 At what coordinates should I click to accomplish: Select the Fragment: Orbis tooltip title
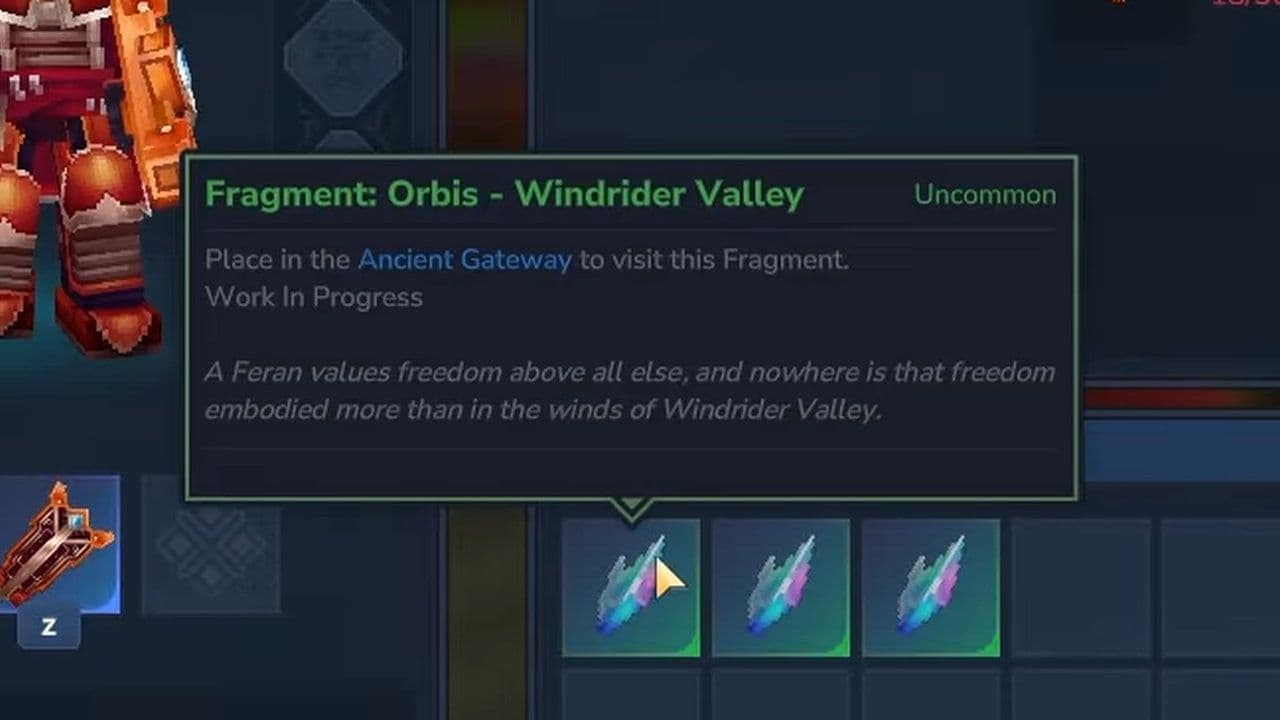point(502,194)
